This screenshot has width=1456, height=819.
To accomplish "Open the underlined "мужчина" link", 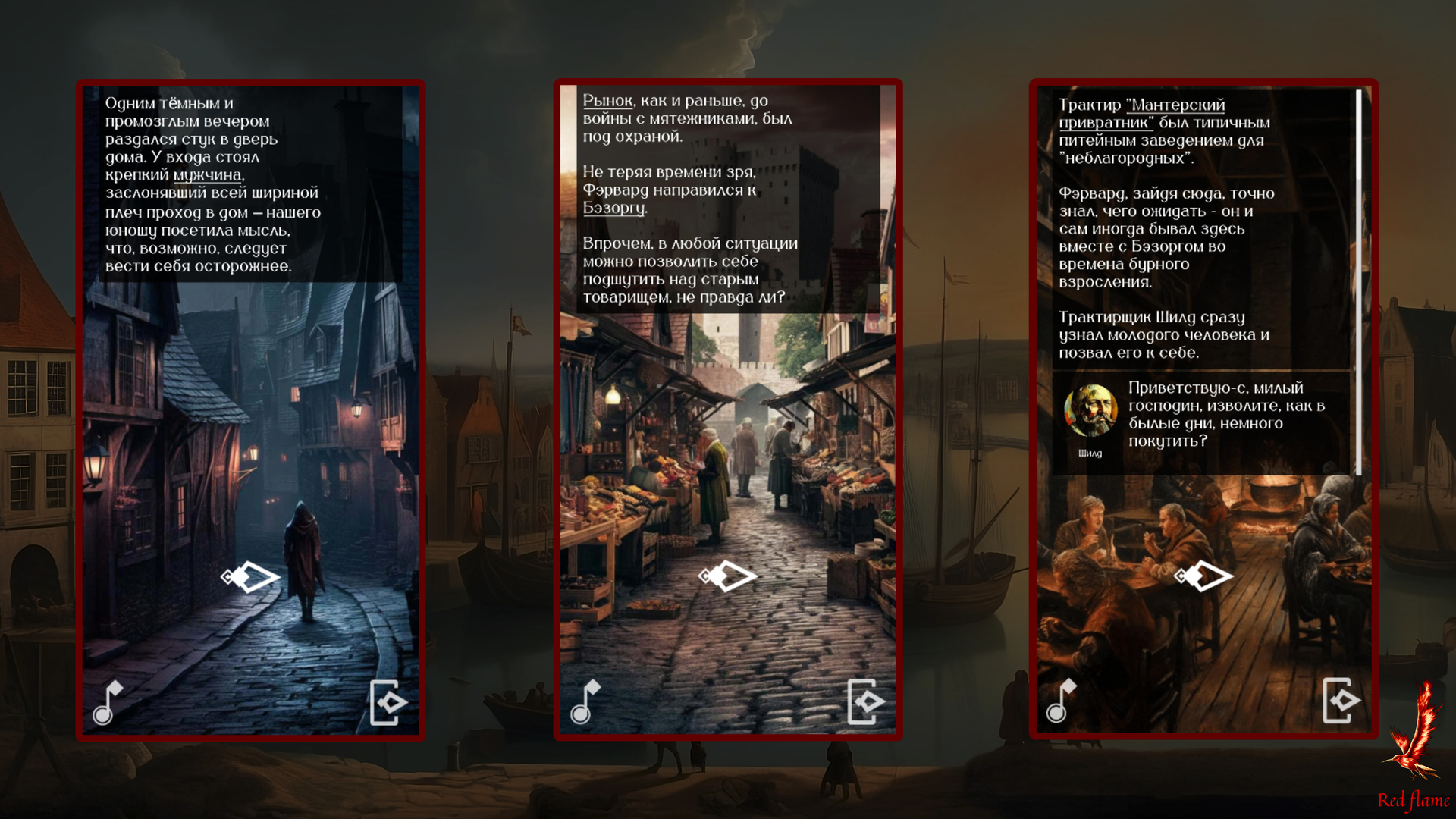I will 207,175.
